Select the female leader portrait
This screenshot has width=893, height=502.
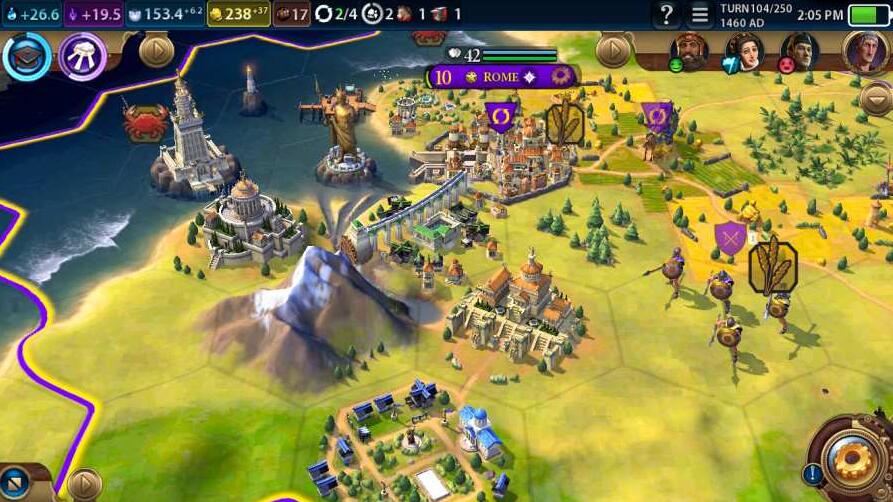(744, 50)
